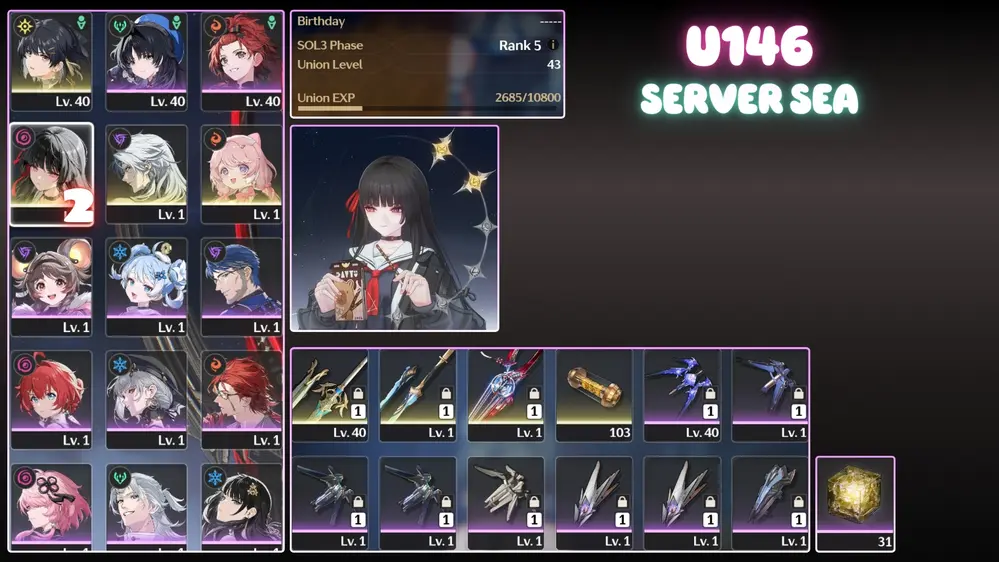Select the light-blue-haired ice girl portrait
999x562 pixels.
point(147,285)
